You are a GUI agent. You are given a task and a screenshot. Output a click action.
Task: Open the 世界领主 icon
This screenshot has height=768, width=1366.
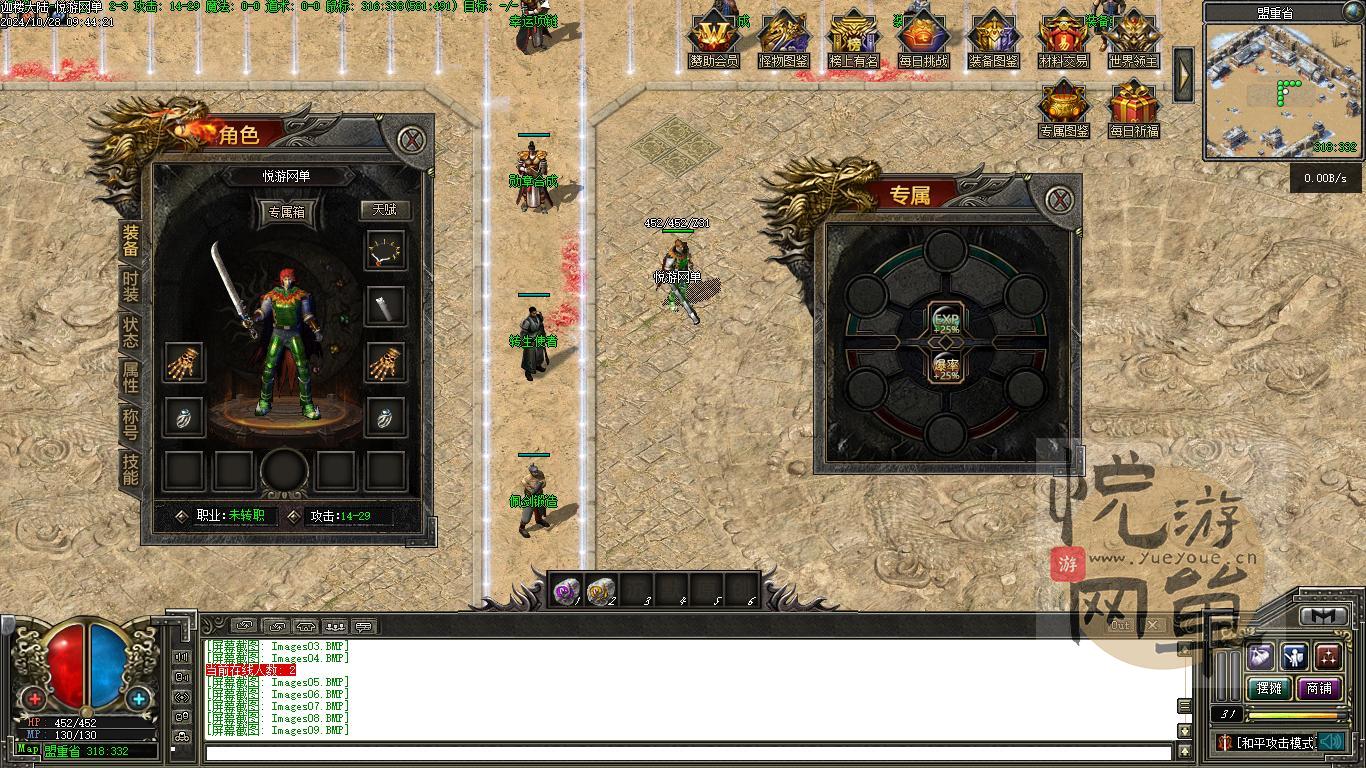1133,38
